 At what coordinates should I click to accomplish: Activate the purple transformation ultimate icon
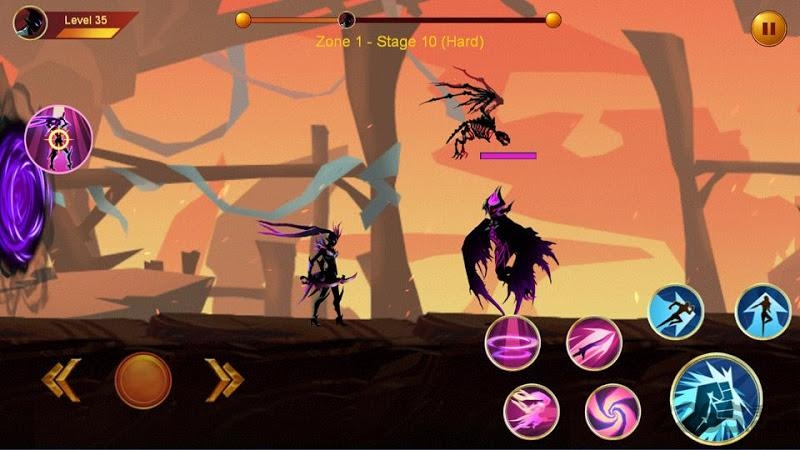pos(58,137)
